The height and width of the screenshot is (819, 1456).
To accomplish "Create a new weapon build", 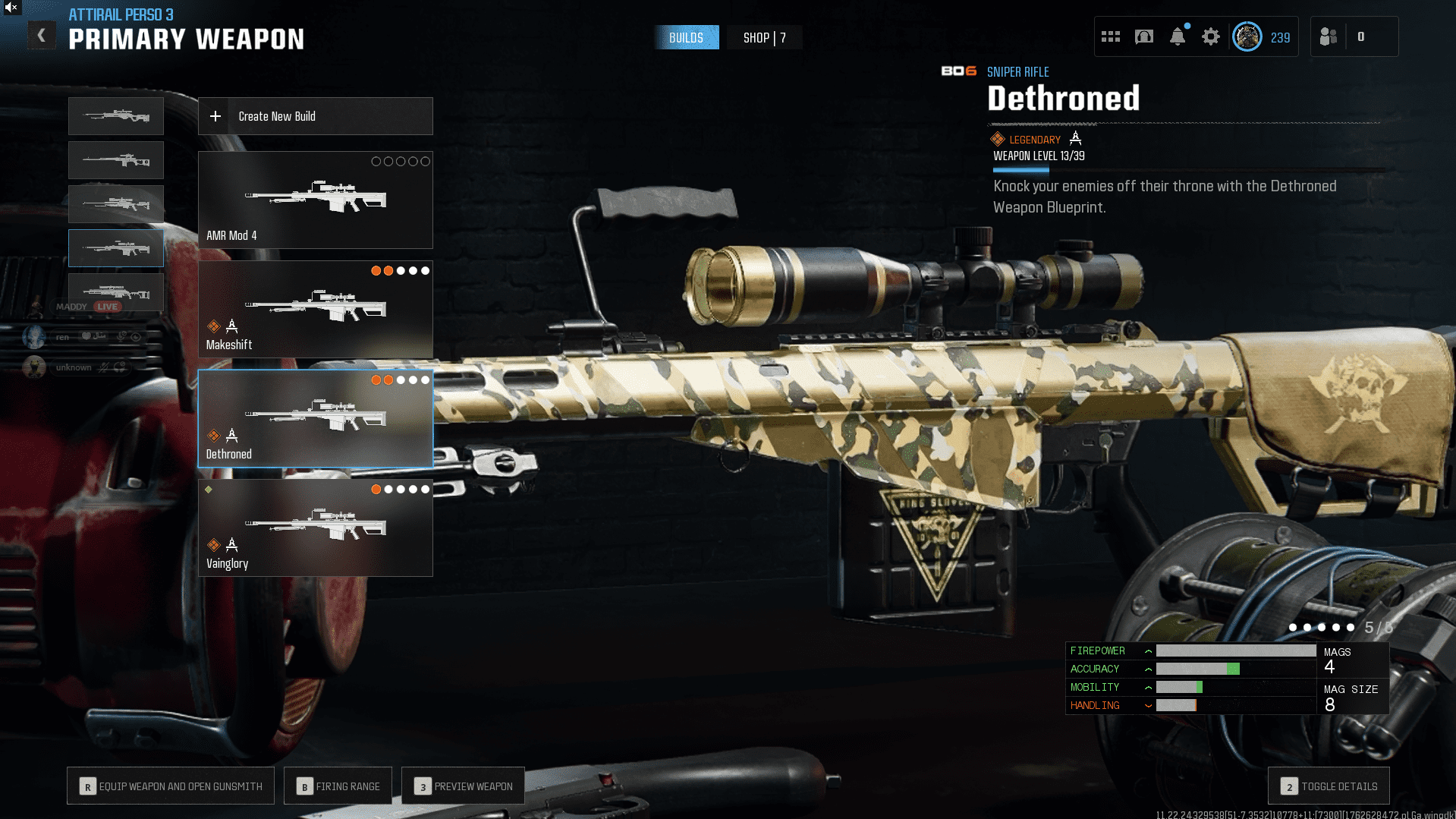I will tap(315, 116).
